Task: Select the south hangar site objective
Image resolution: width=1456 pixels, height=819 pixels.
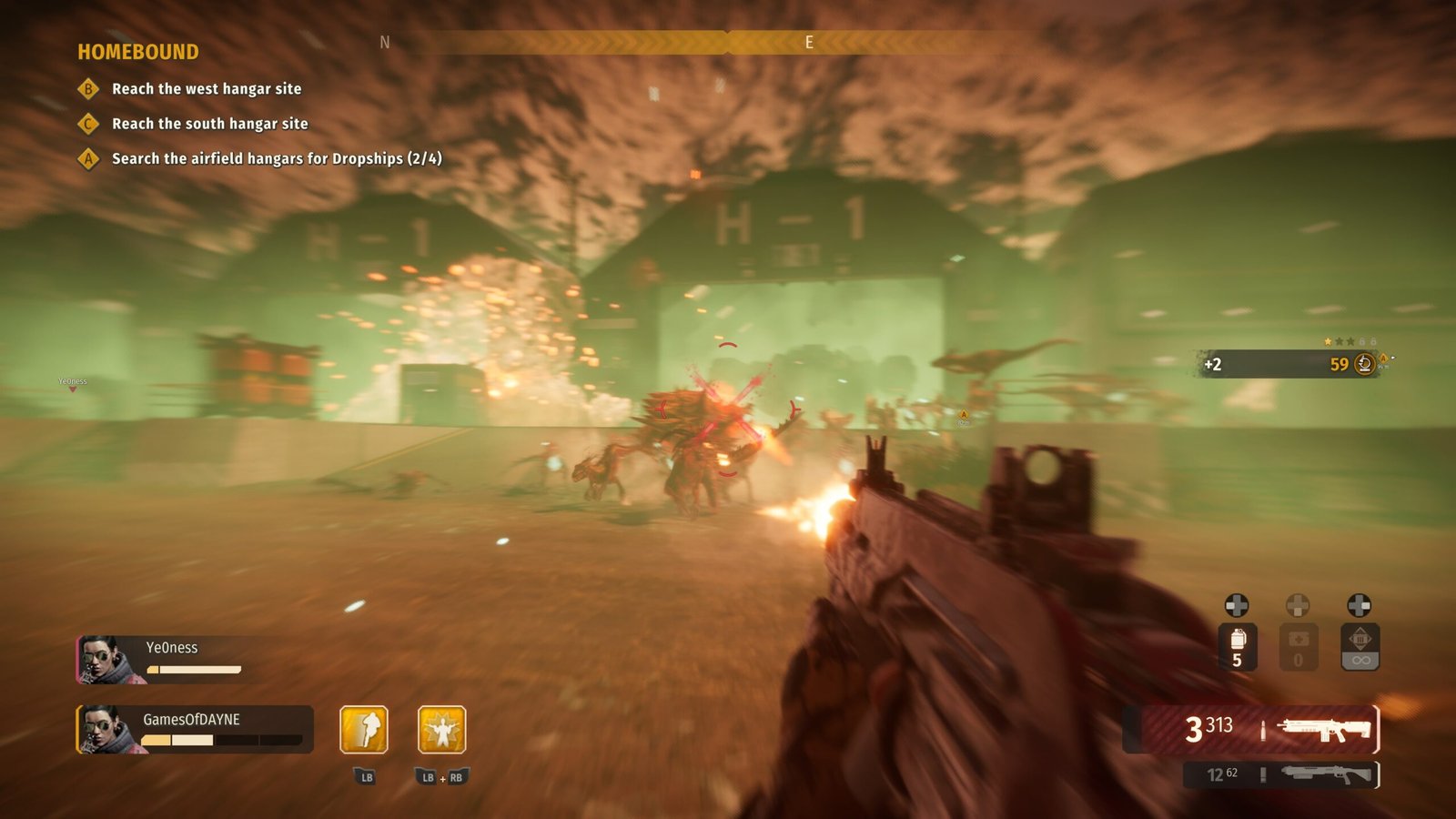Action: tap(209, 124)
